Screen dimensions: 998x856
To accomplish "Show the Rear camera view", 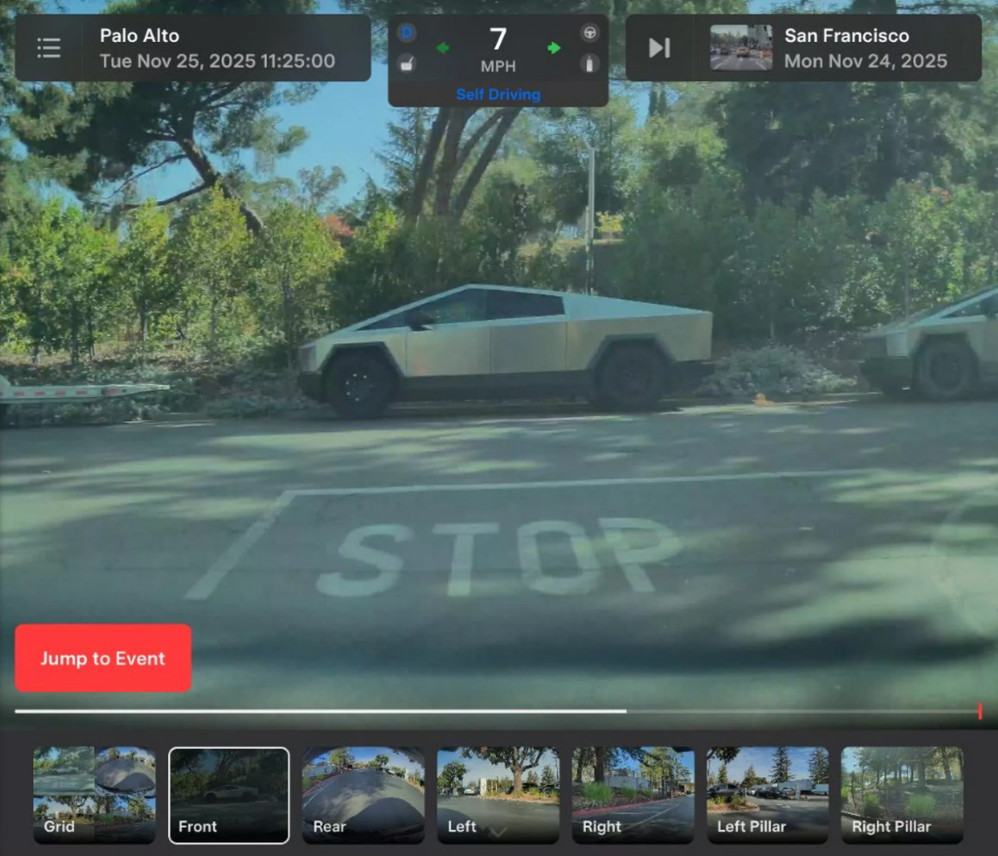I will pyautogui.click(x=363, y=795).
